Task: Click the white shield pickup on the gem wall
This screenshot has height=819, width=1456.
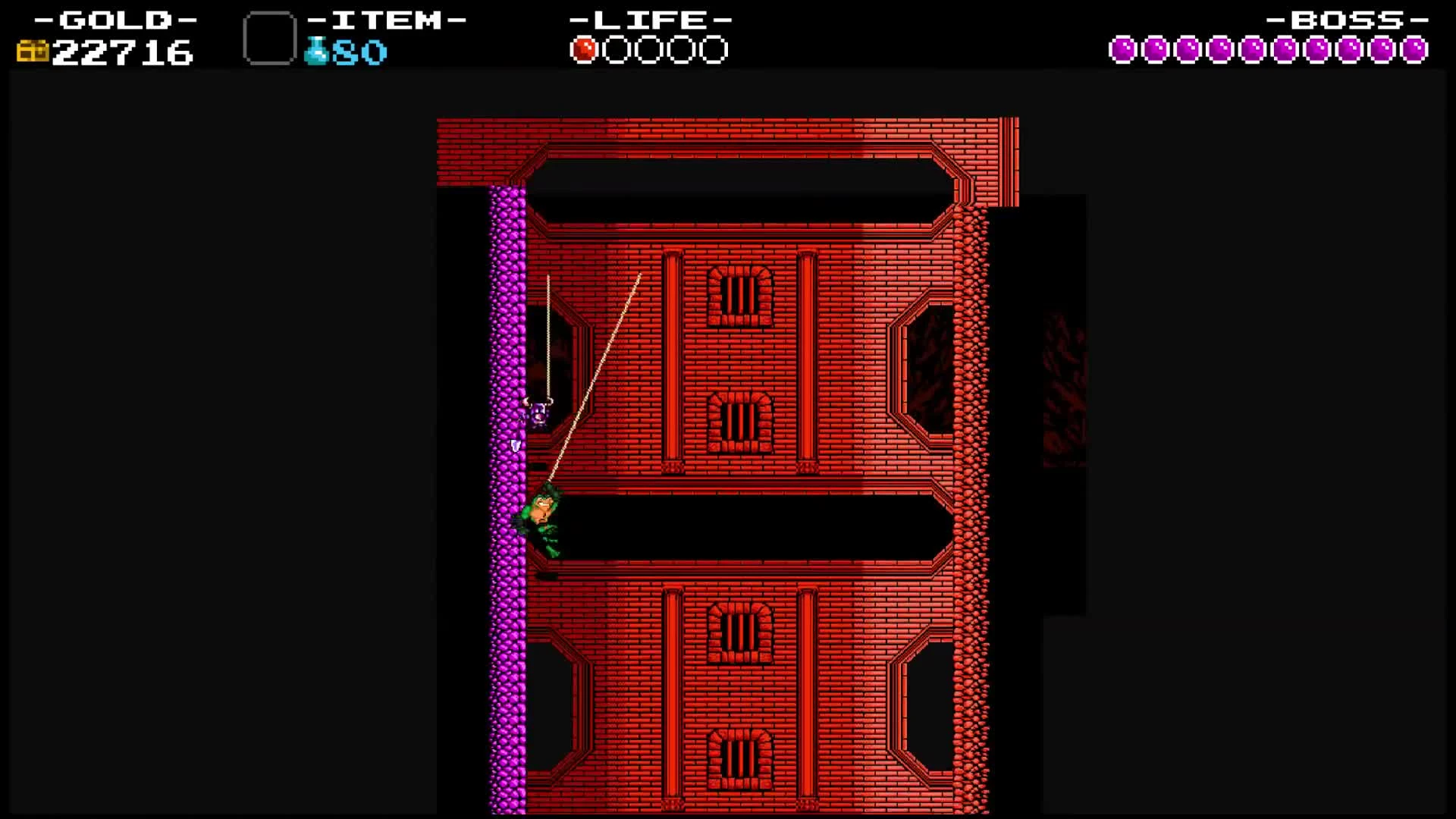Action: coord(514,447)
